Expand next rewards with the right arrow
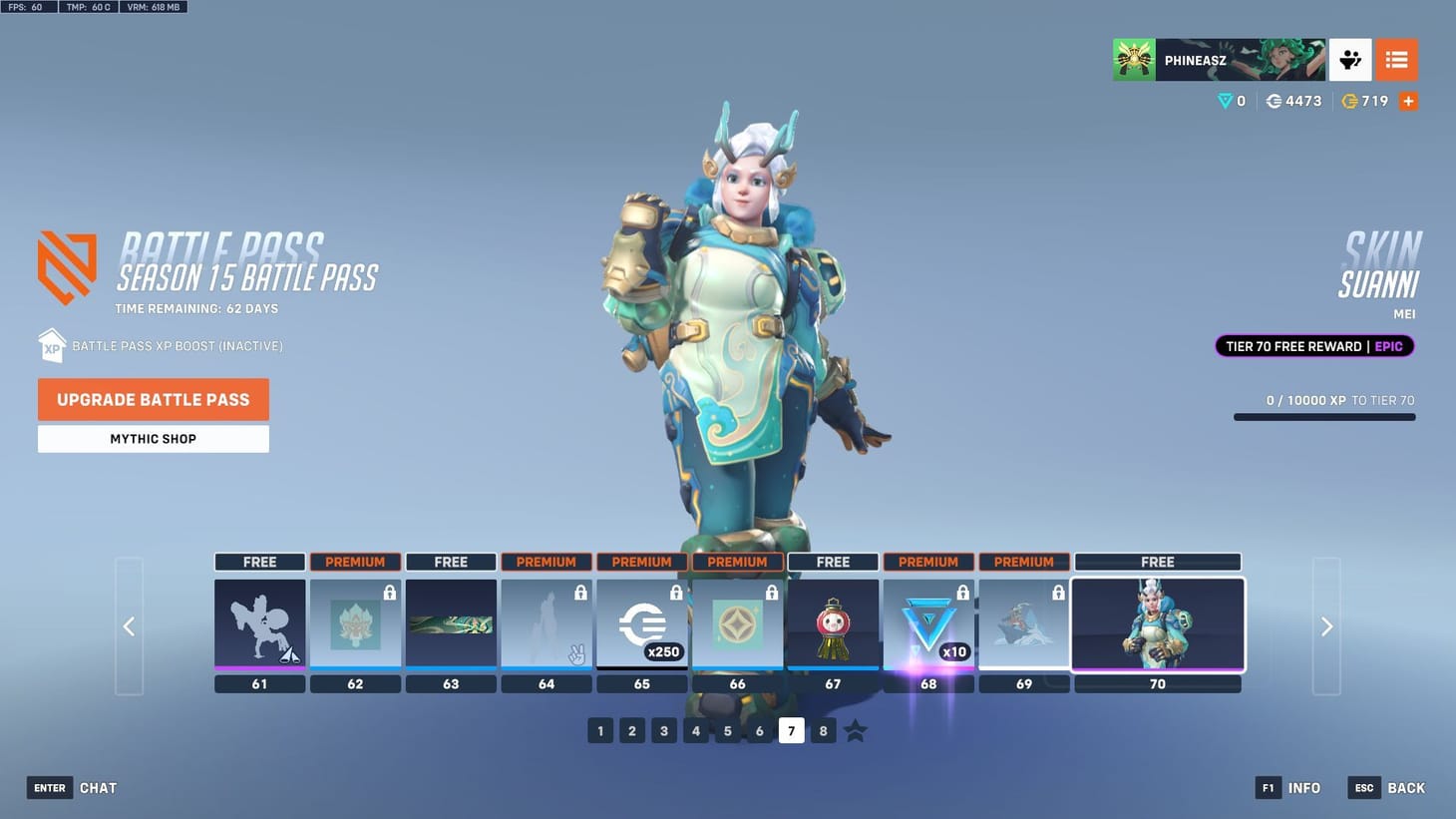This screenshot has width=1456, height=819. tap(1326, 625)
